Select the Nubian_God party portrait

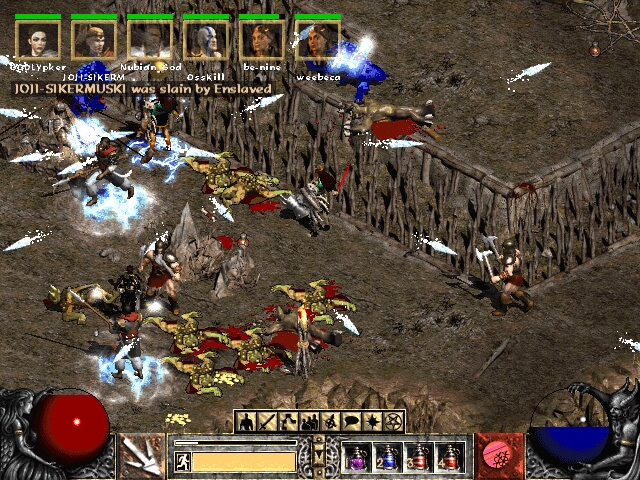150,40
